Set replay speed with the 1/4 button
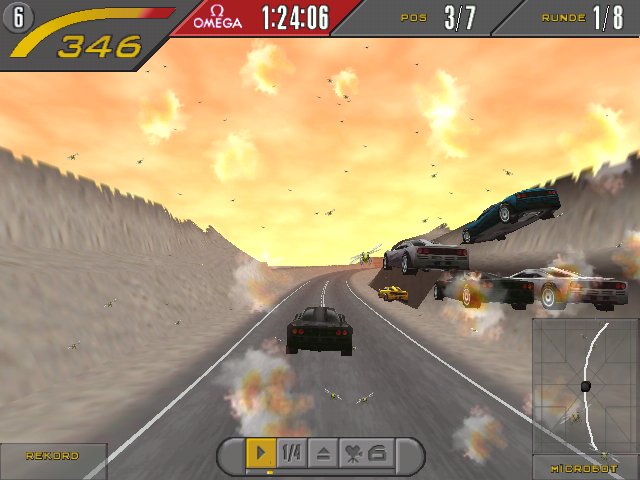The width and height of the screenshot is (640, 480). pyautogui.click(x=291, y=453)
